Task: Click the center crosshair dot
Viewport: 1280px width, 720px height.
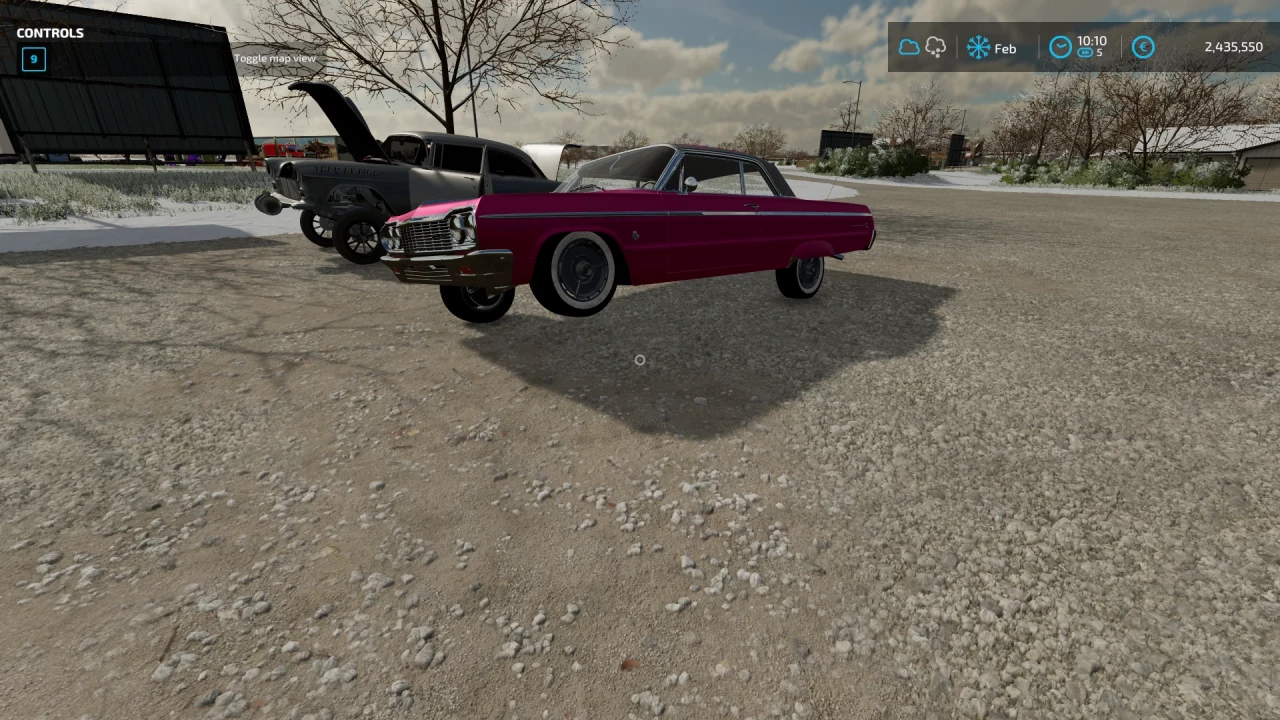Action: [640, 360]
